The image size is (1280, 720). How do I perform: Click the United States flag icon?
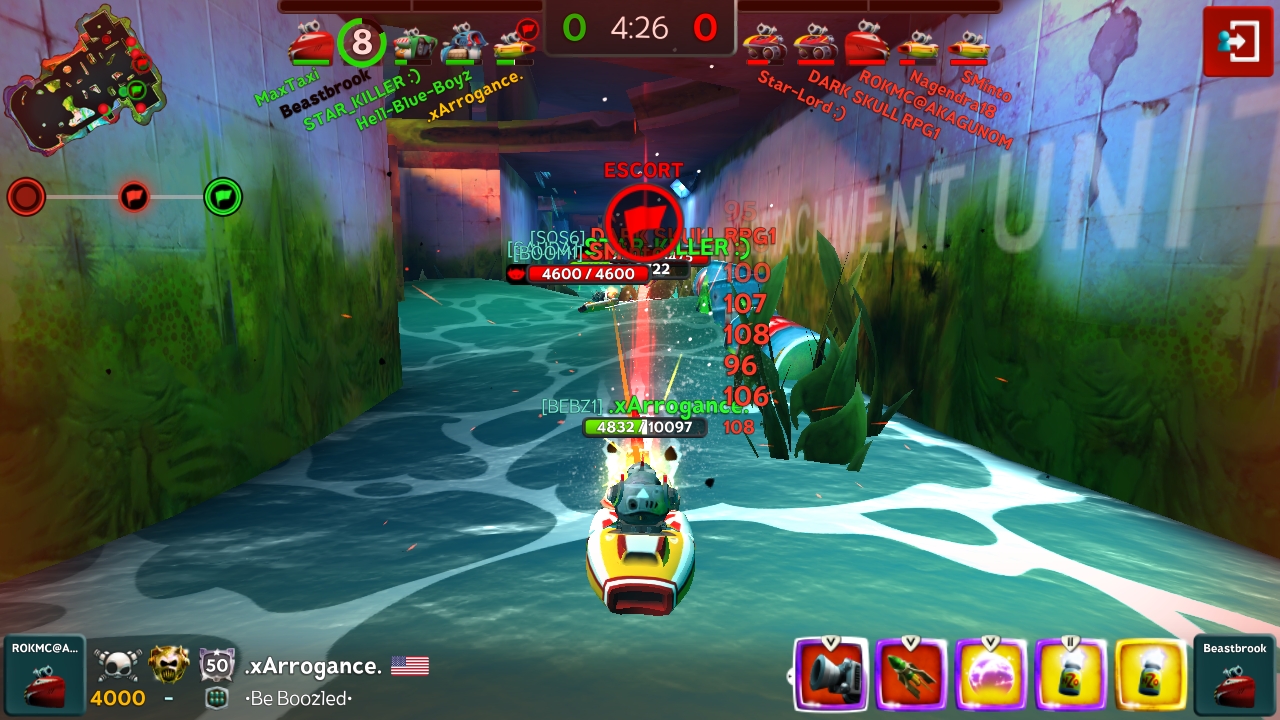coord(410,666)
